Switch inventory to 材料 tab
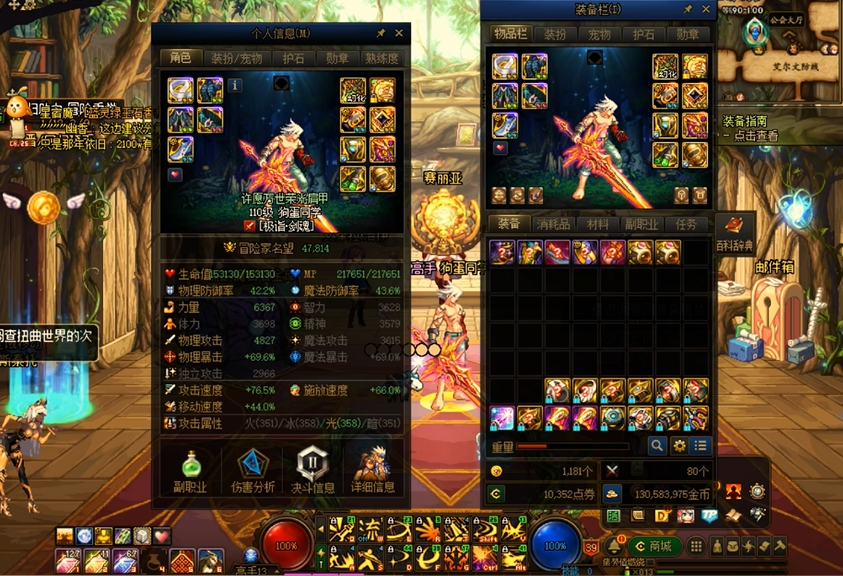843x576 pixels. [x=597, y=224]
